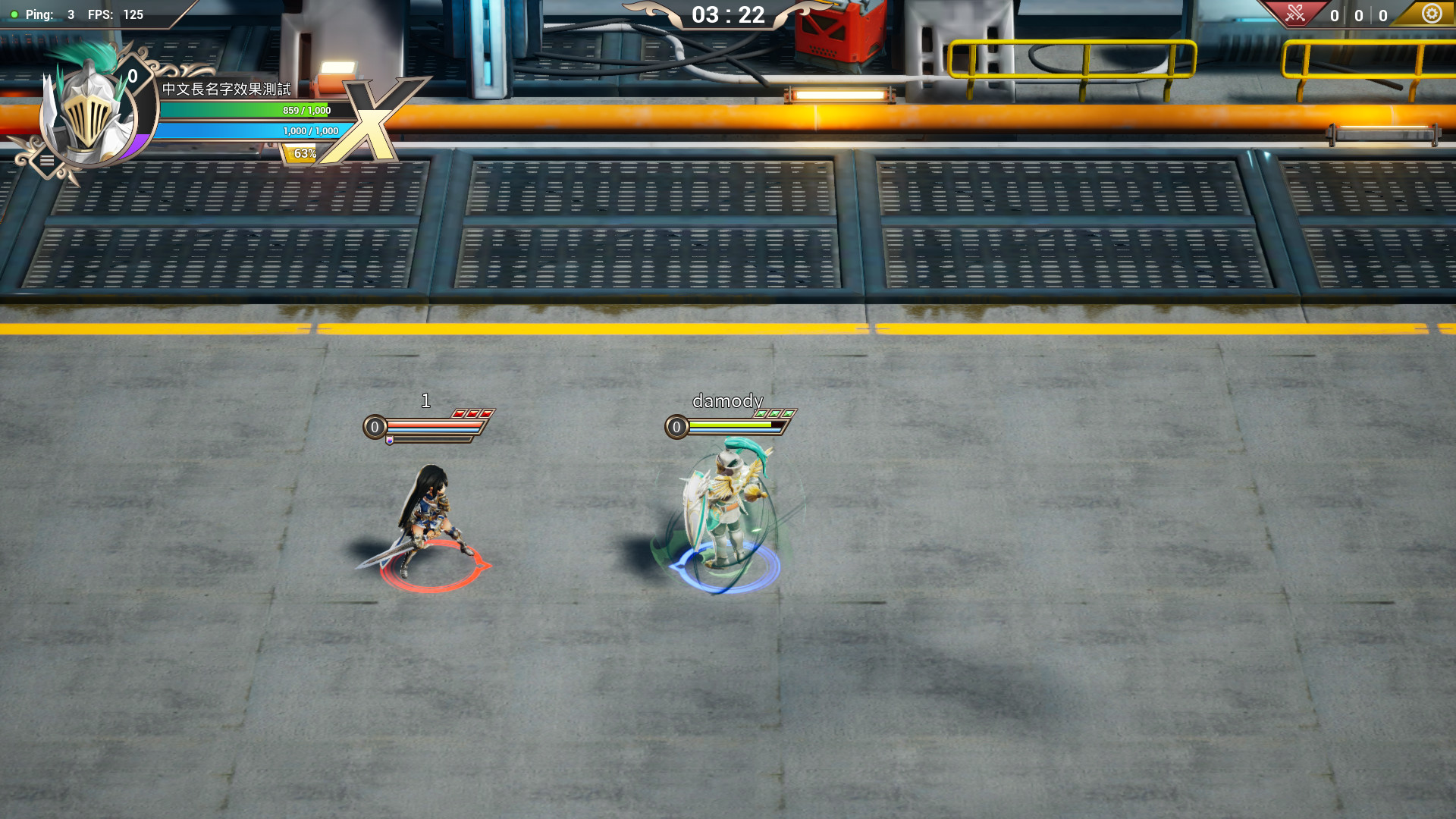This screenshot has height=819, width=1456.
Task: Open the settings gear menu
Action: pos(1432,14)
